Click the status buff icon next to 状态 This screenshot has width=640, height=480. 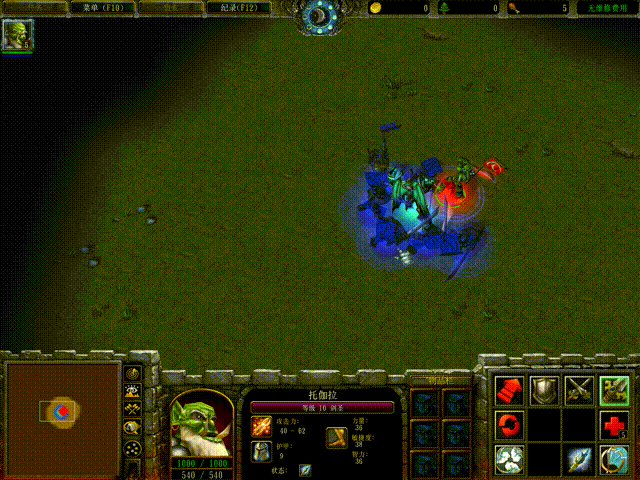pos(305,470)
